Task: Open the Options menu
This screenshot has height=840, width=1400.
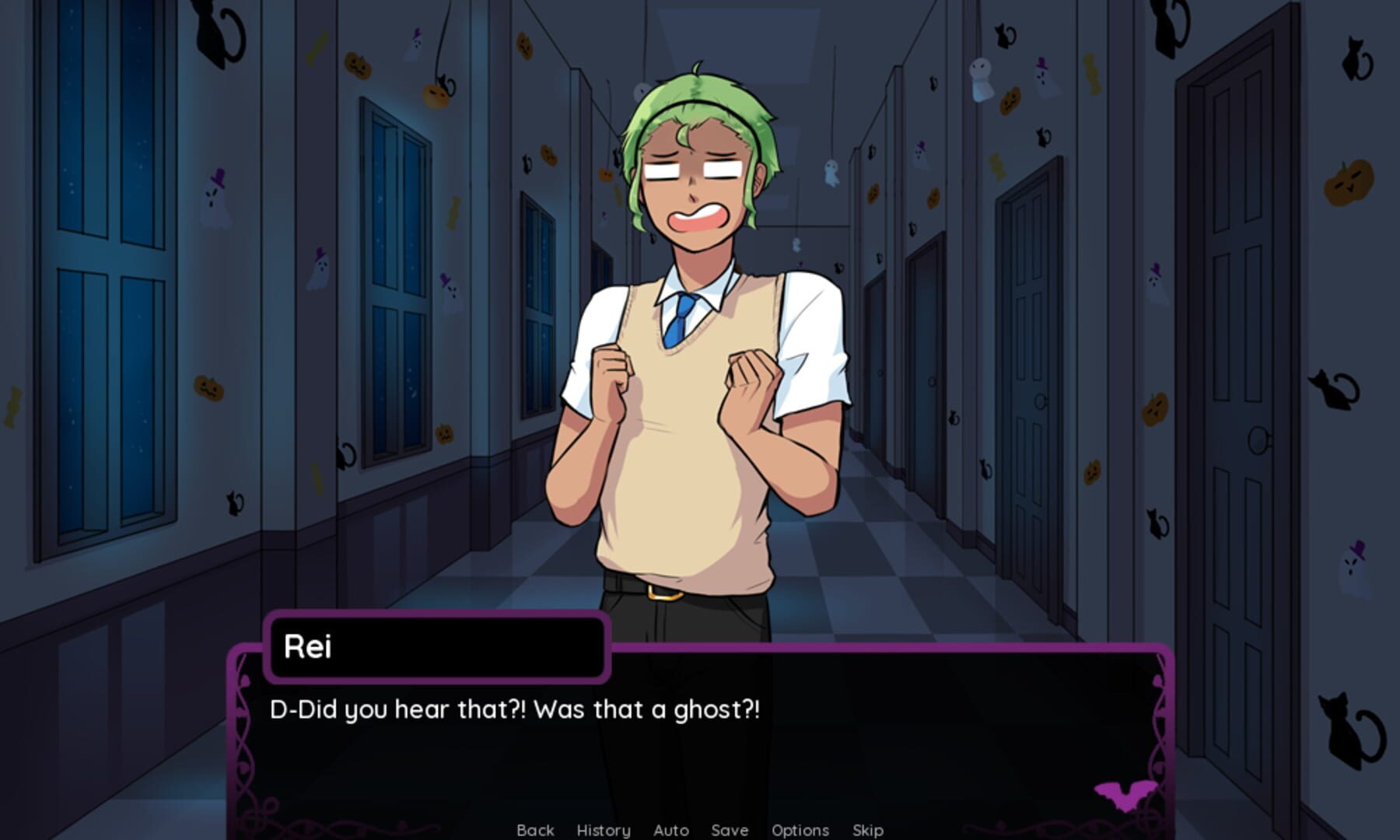Action: [x=800, y=830]
